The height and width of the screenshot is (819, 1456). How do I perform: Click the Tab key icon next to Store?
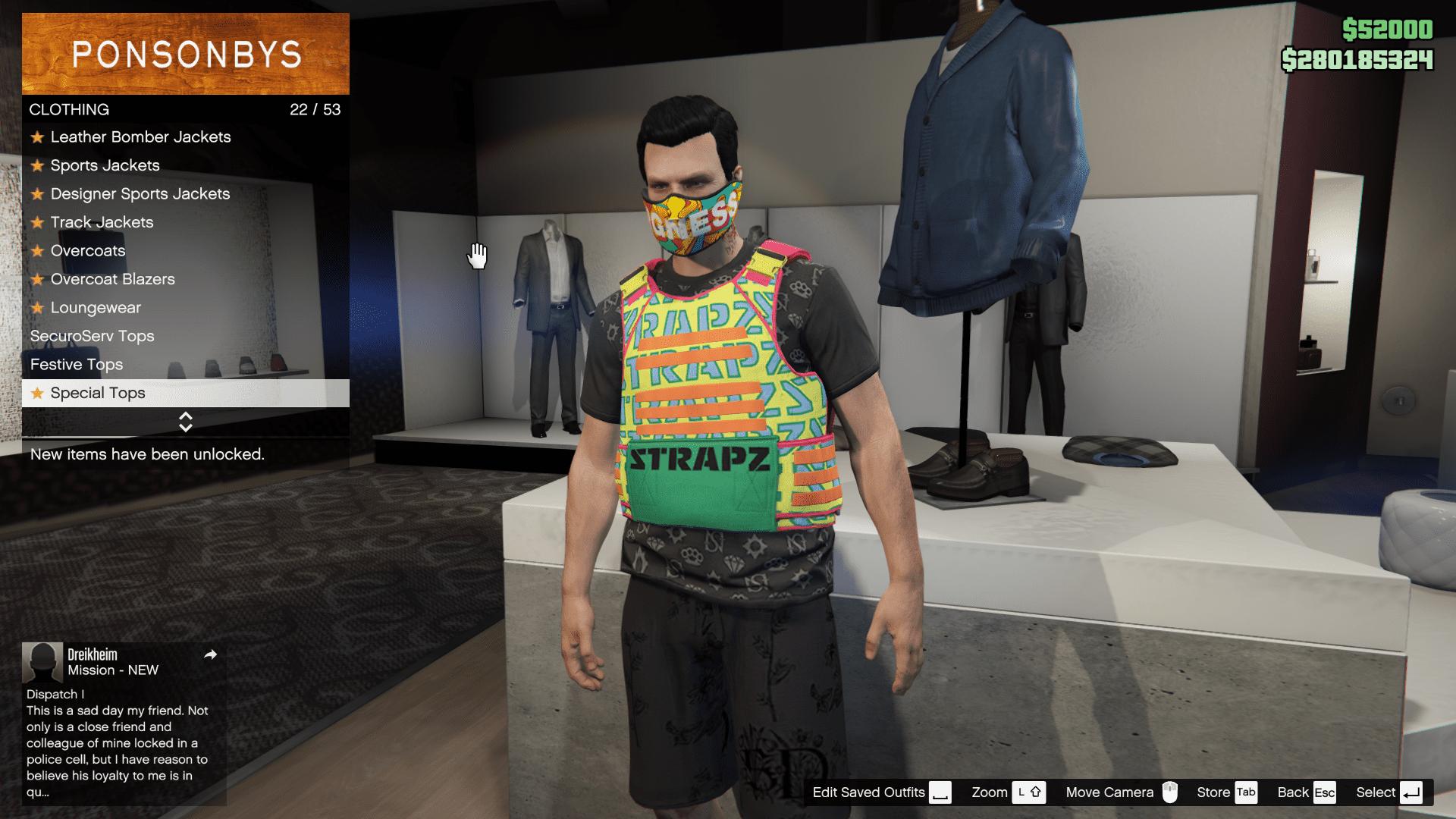click(x=1246, y=792)
